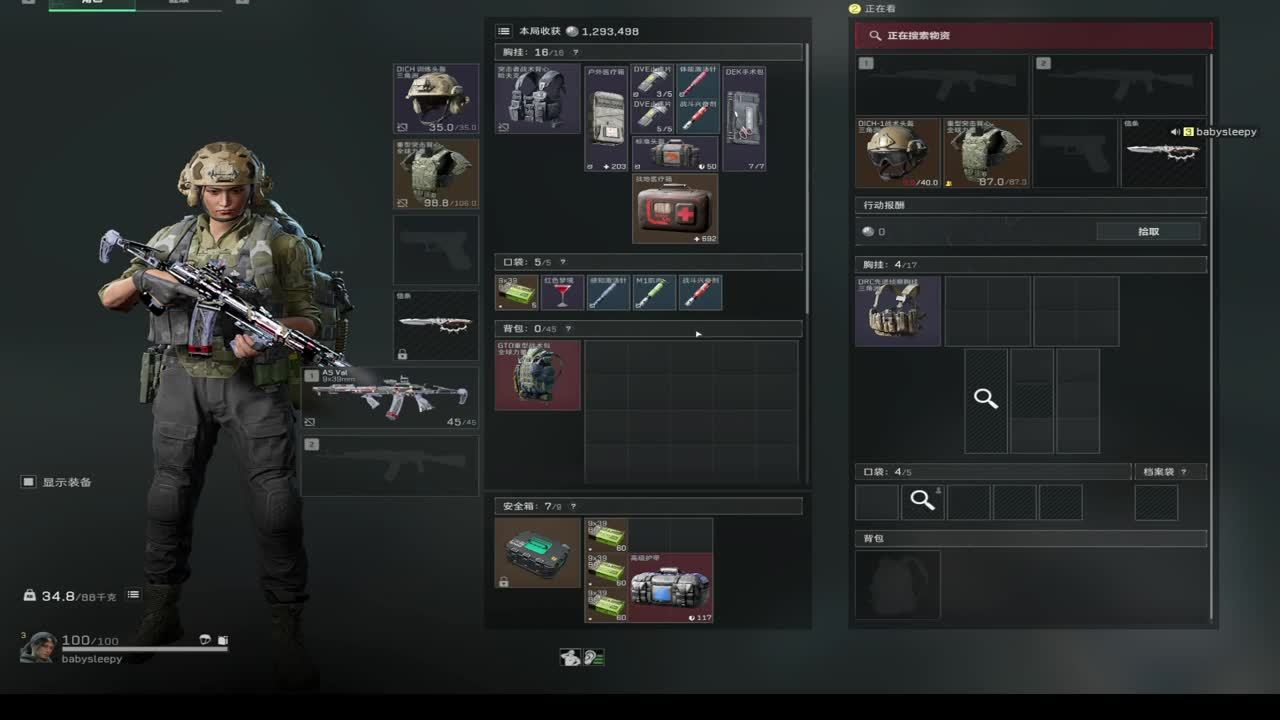Select the DRC chest rig in loot
Image resolution: width=1280 pixels, height=720 pixels.
pos(897,311)
